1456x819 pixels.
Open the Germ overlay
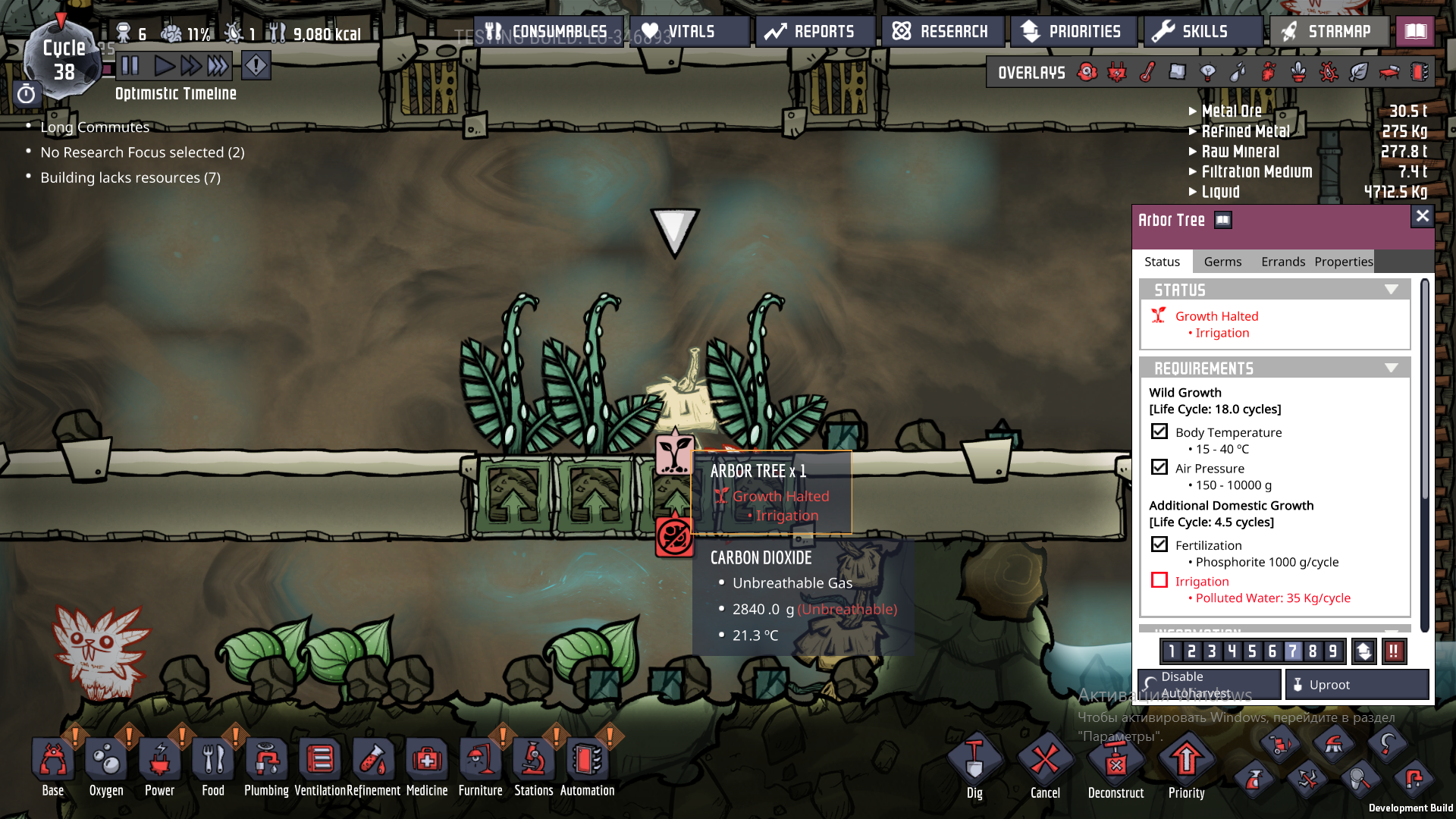click(1327, 72)
